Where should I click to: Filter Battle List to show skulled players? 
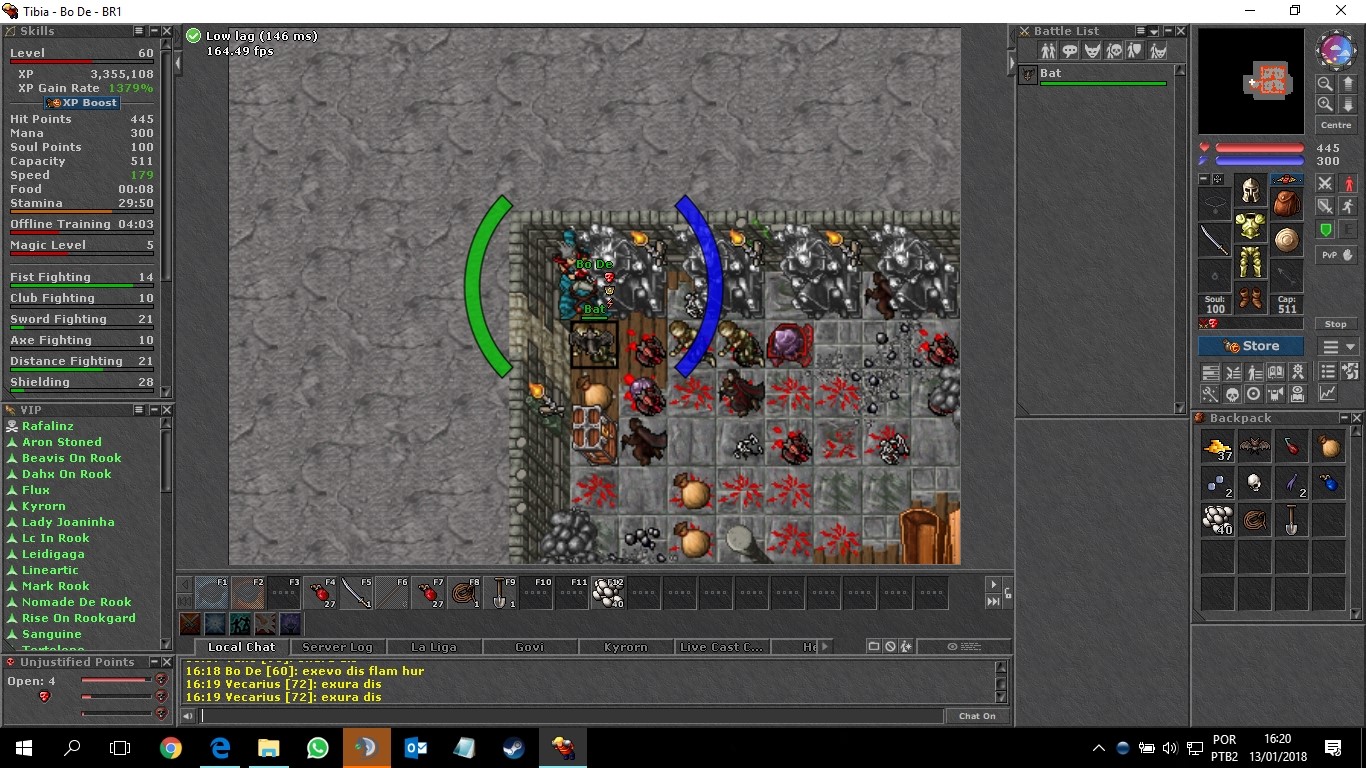click(1115, 48)
